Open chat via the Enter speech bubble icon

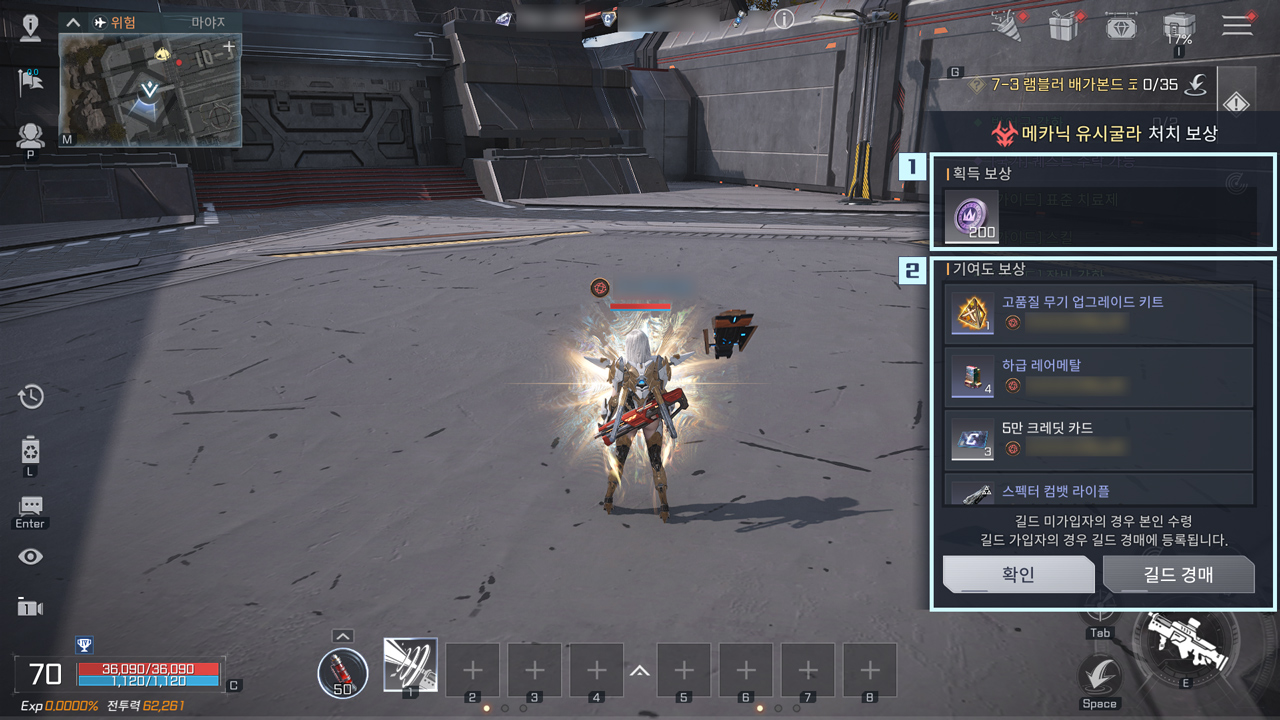coord(29,505)
